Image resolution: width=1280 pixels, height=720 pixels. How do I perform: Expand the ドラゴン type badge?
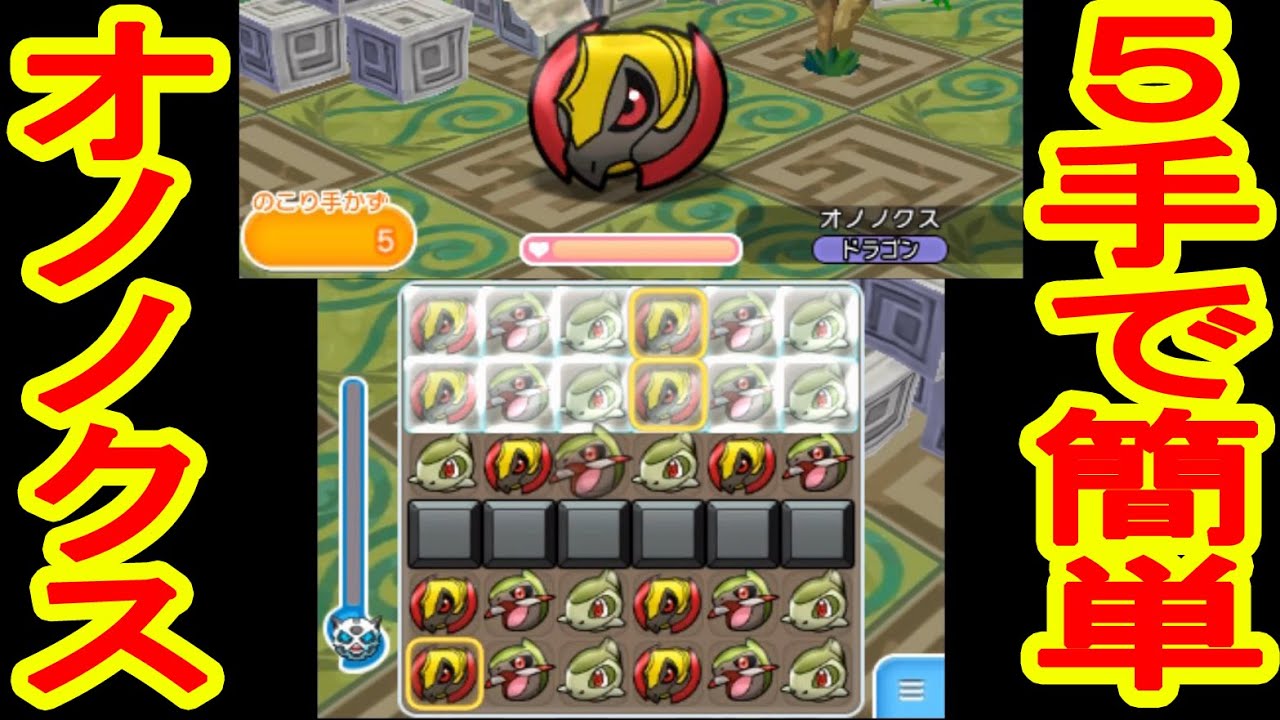click(880, 250)
